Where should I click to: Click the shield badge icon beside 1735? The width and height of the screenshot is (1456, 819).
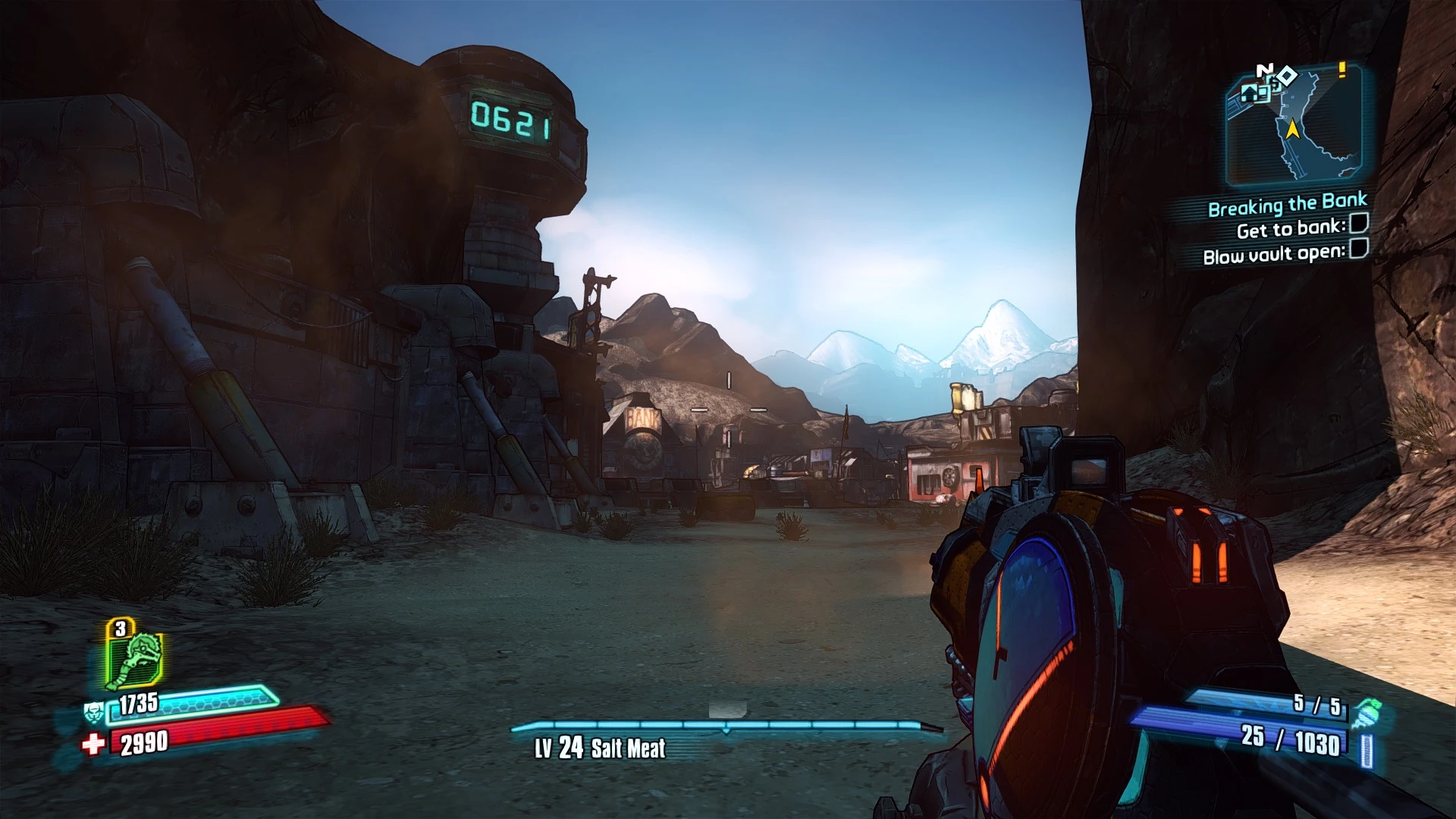coord(94,712)
